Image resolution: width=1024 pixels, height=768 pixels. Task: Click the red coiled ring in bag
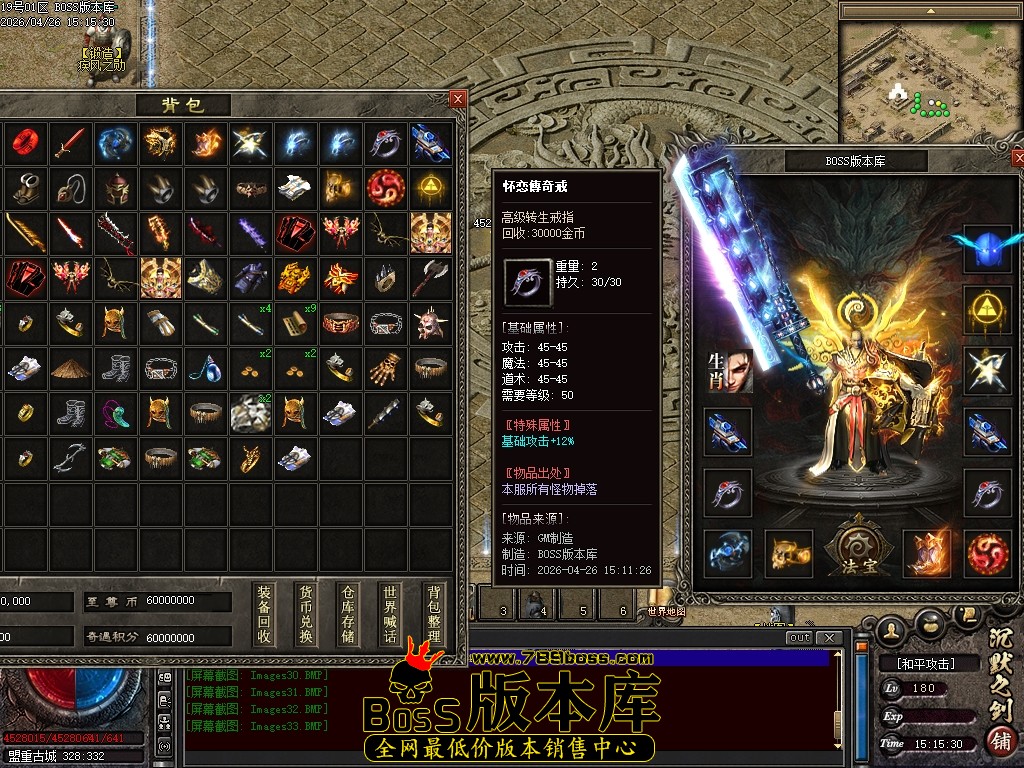tap(25, 143)
